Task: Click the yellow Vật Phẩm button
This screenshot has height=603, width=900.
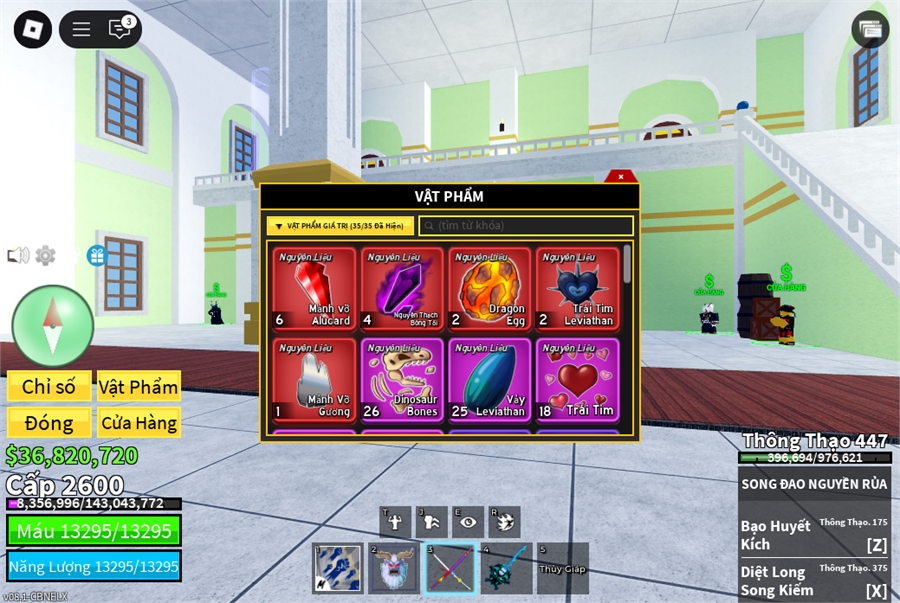Action: click(x=138, y=387)
